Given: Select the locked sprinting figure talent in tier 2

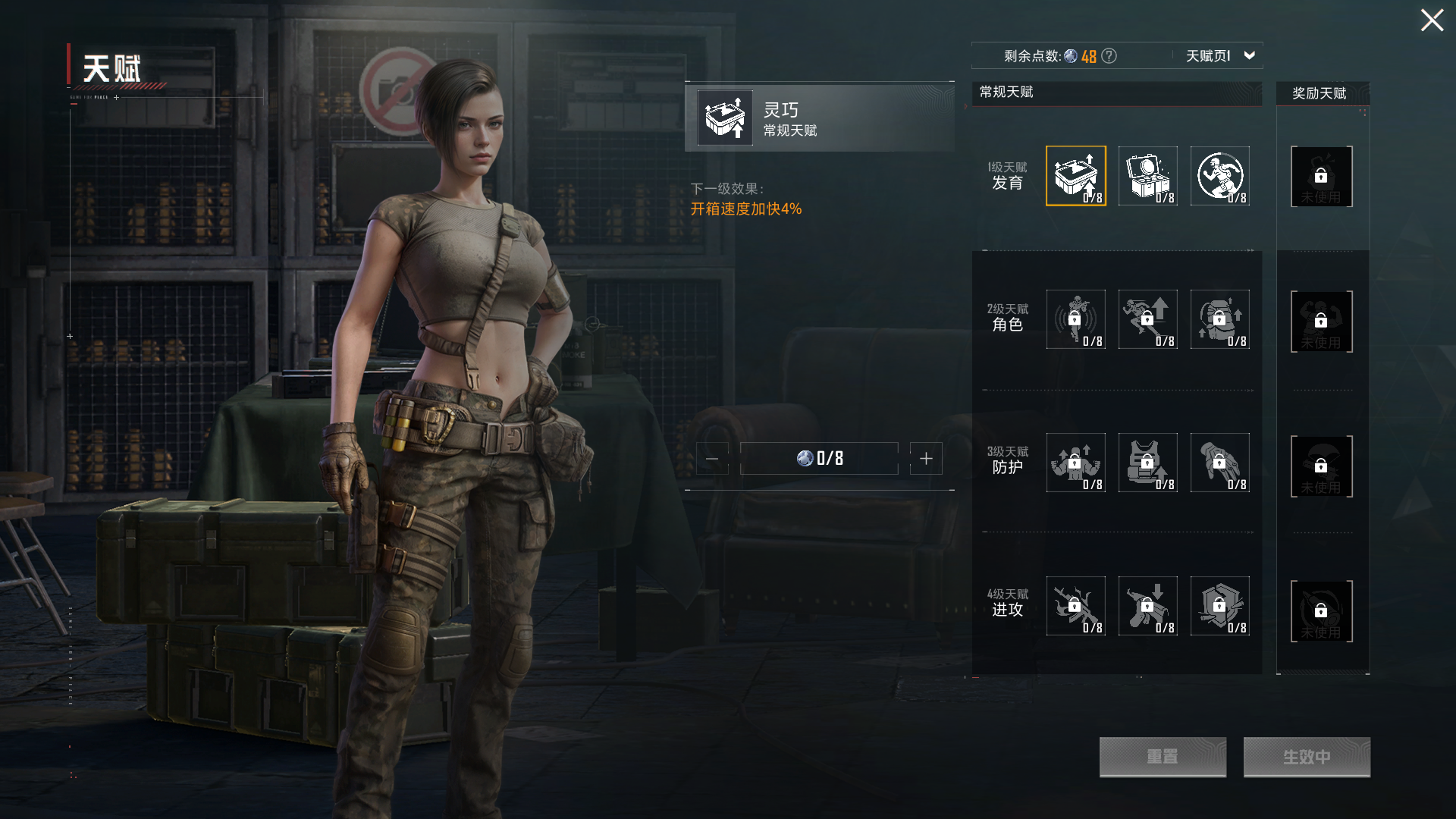Looking at the screenshot, I should pos(1147,319).
